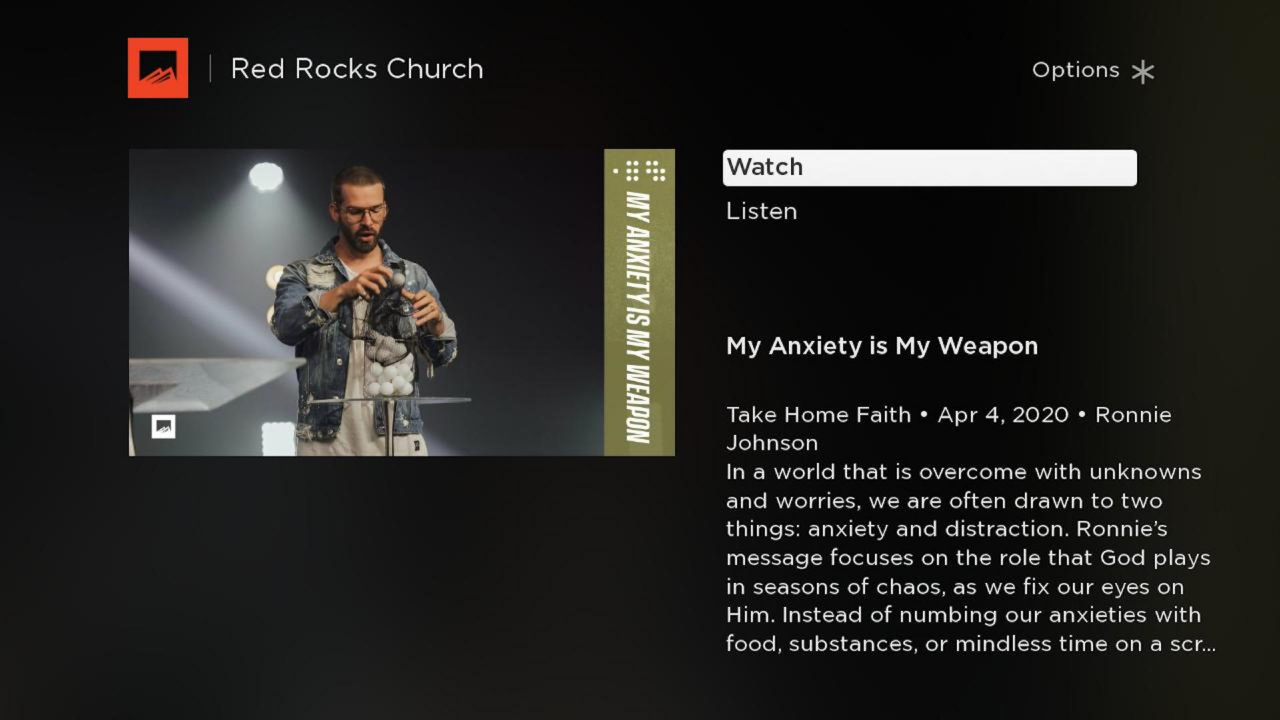Screen dimensions: 1280x720
Task: Open the My Anxiety is My Weapon title
Action: coord(881,346)
